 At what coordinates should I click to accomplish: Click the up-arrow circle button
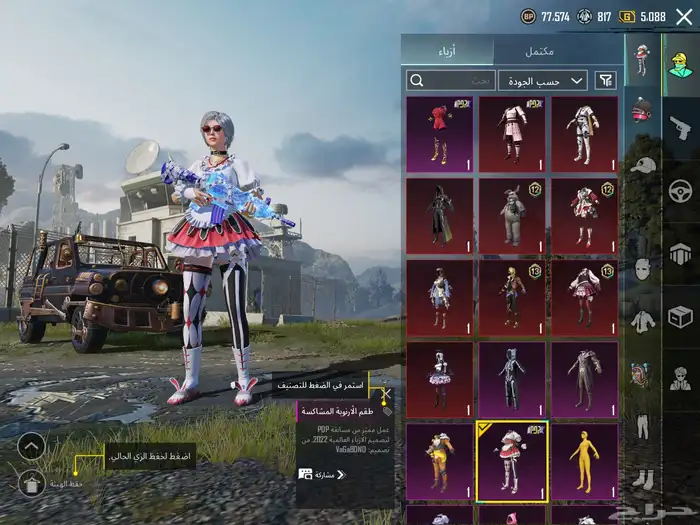click(32, 446)
